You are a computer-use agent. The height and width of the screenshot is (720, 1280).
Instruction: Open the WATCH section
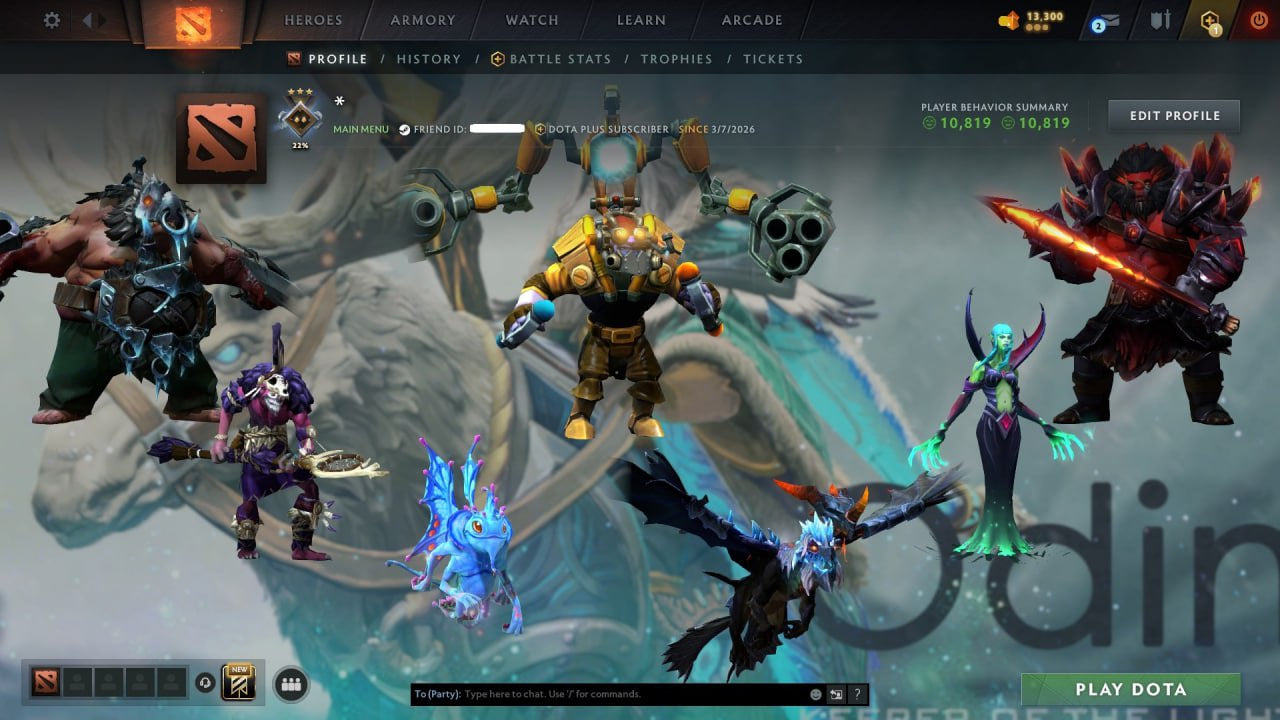(531, 19)
